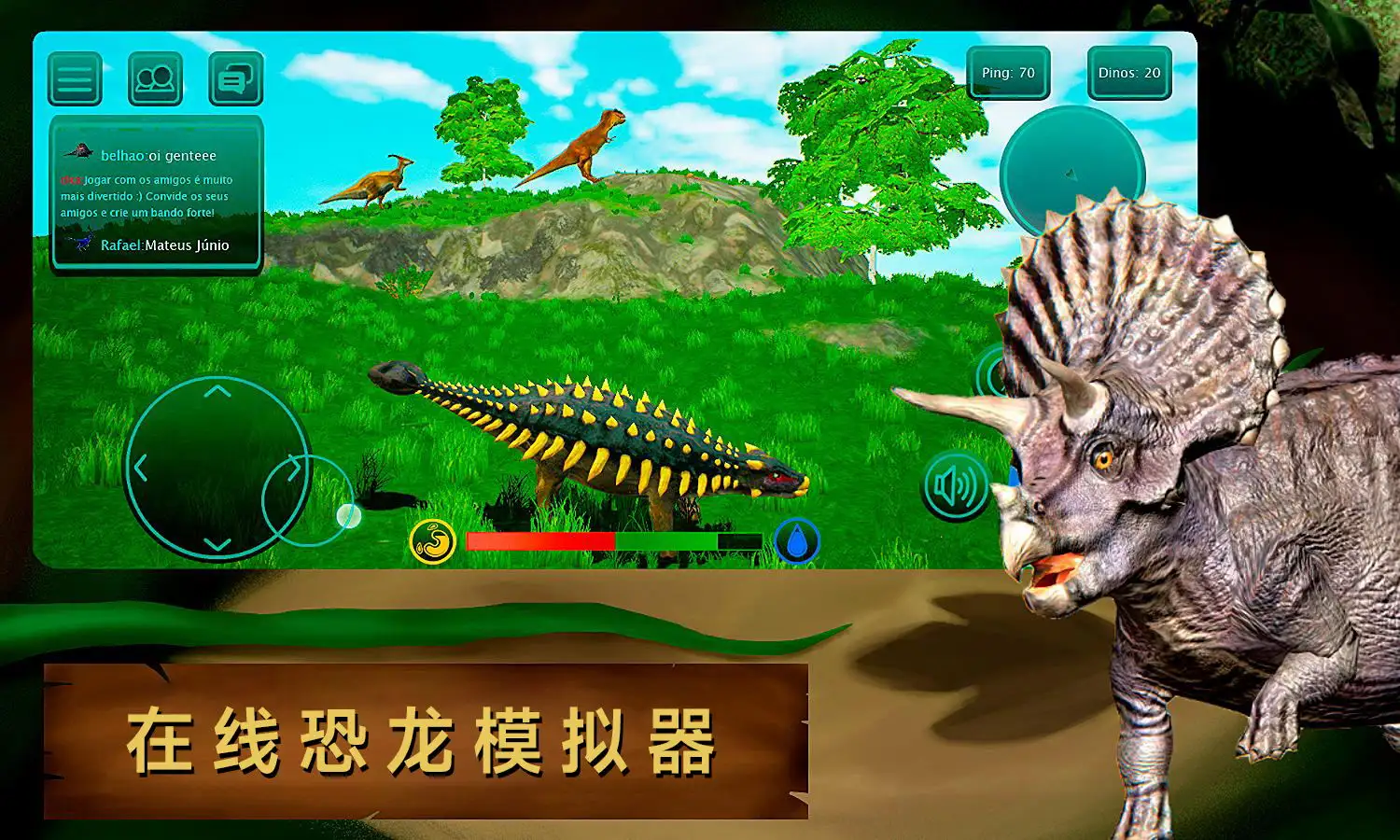
Task: Tap the yellow egg icon near health bar
Action: (x=434, y=541)
